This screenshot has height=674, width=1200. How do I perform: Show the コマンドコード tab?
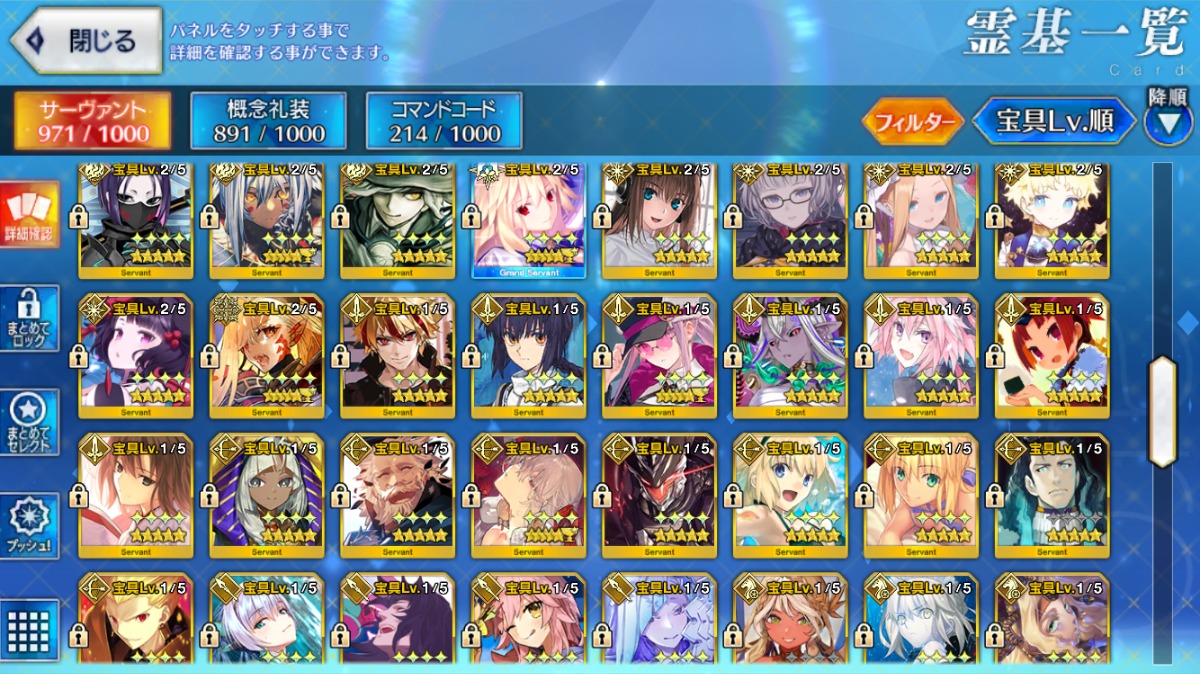click(x=444, y=121)
